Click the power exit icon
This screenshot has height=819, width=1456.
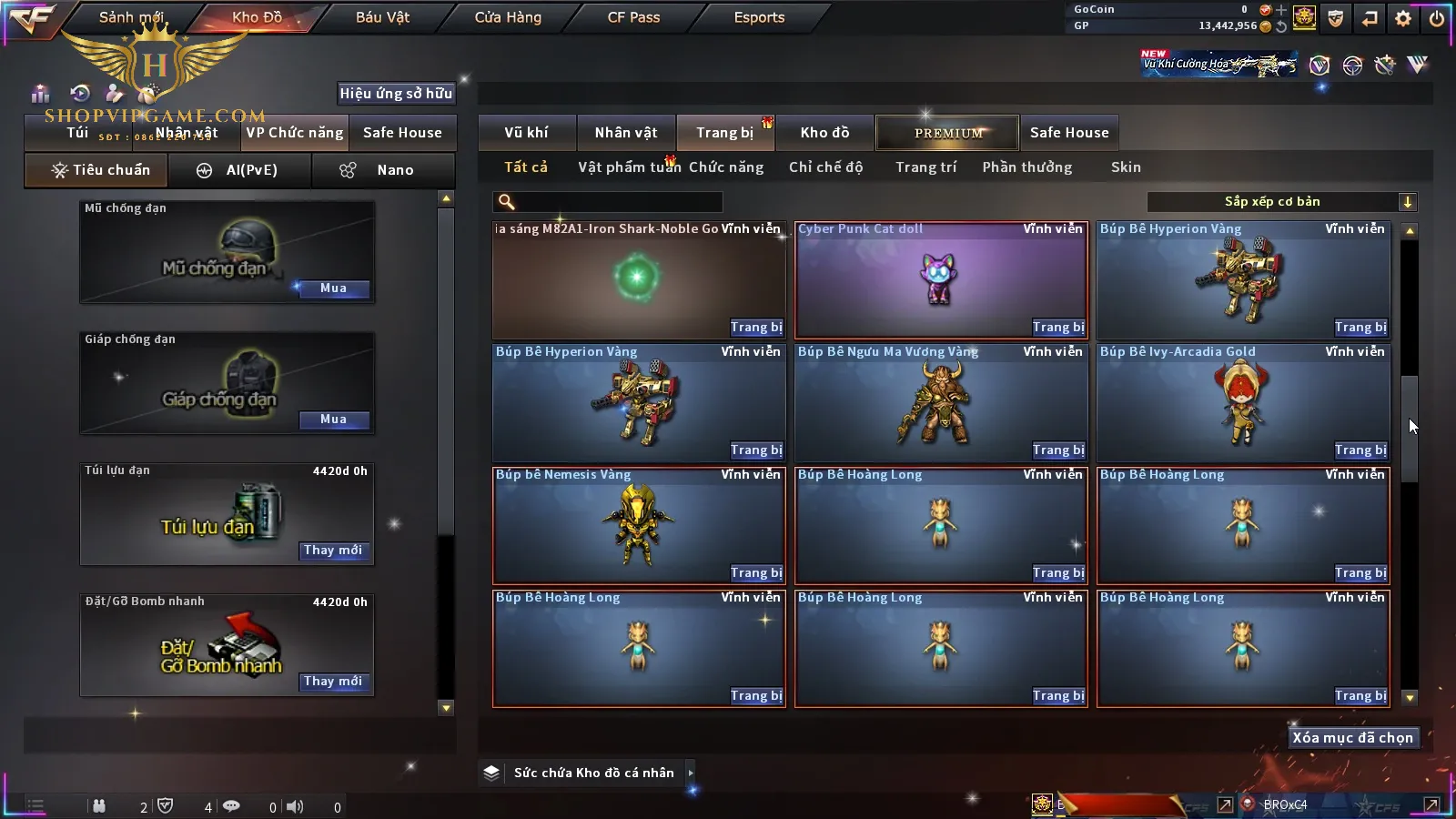tap(1437, 18)
